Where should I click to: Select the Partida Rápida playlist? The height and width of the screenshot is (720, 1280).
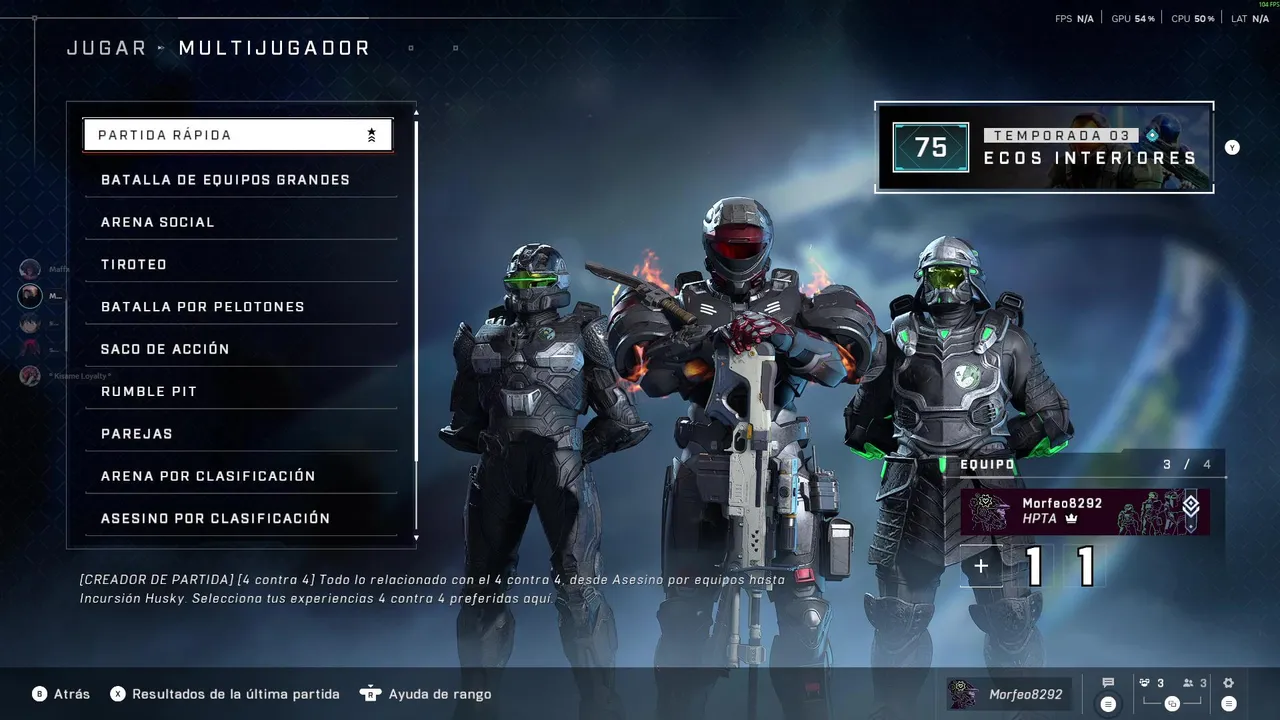point(237,135)
